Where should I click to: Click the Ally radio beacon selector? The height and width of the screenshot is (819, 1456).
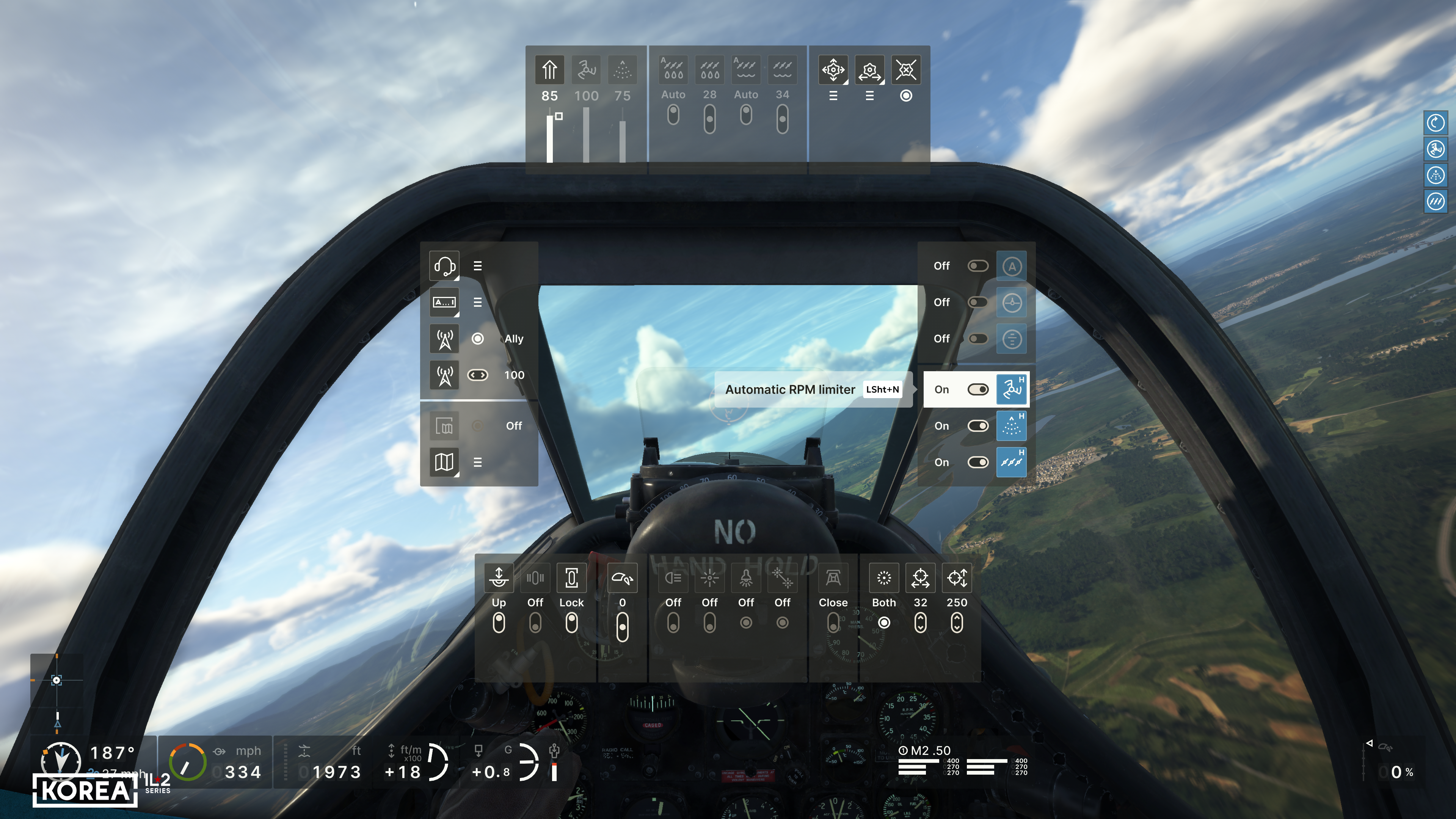[478, 339]
